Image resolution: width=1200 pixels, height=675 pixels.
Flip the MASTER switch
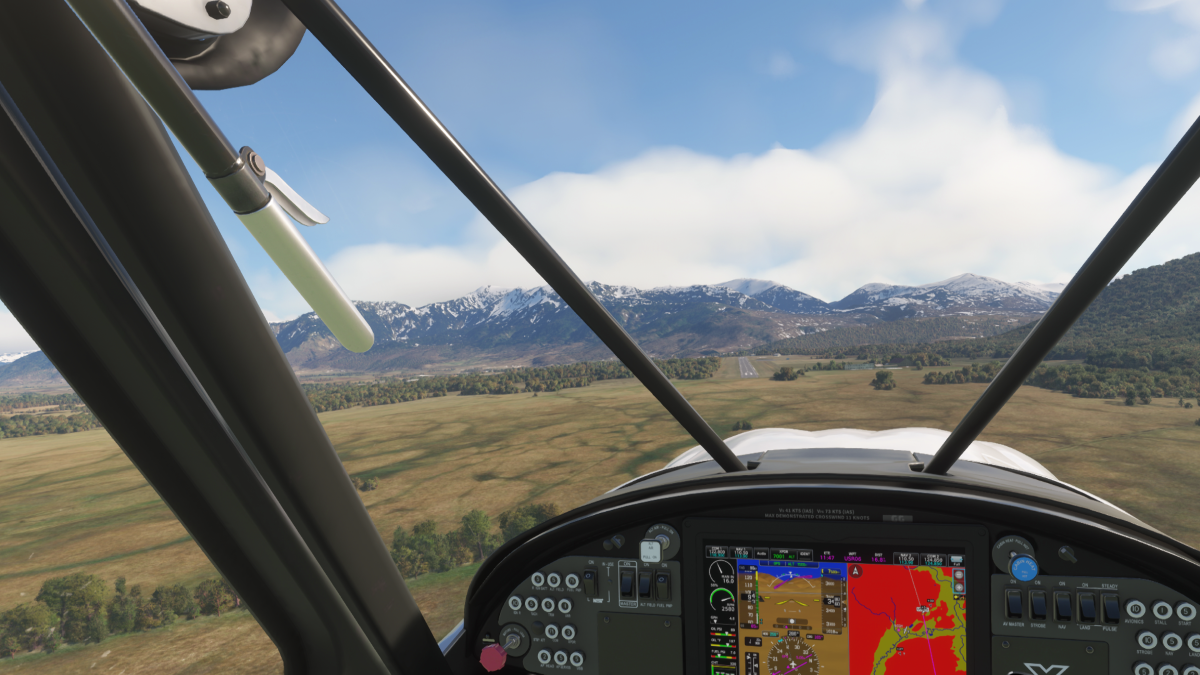tap(627, 582)
